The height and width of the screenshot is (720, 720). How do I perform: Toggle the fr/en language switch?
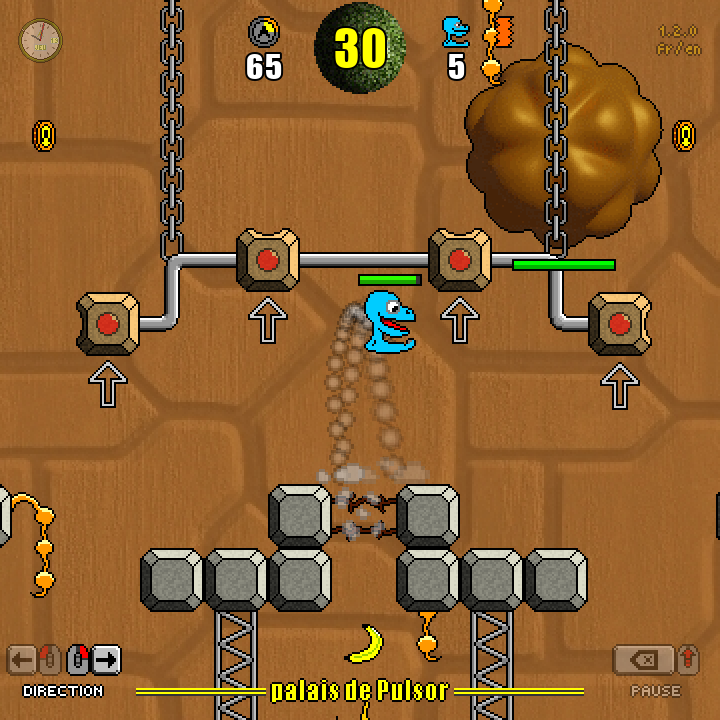click(x=677, y=50)
